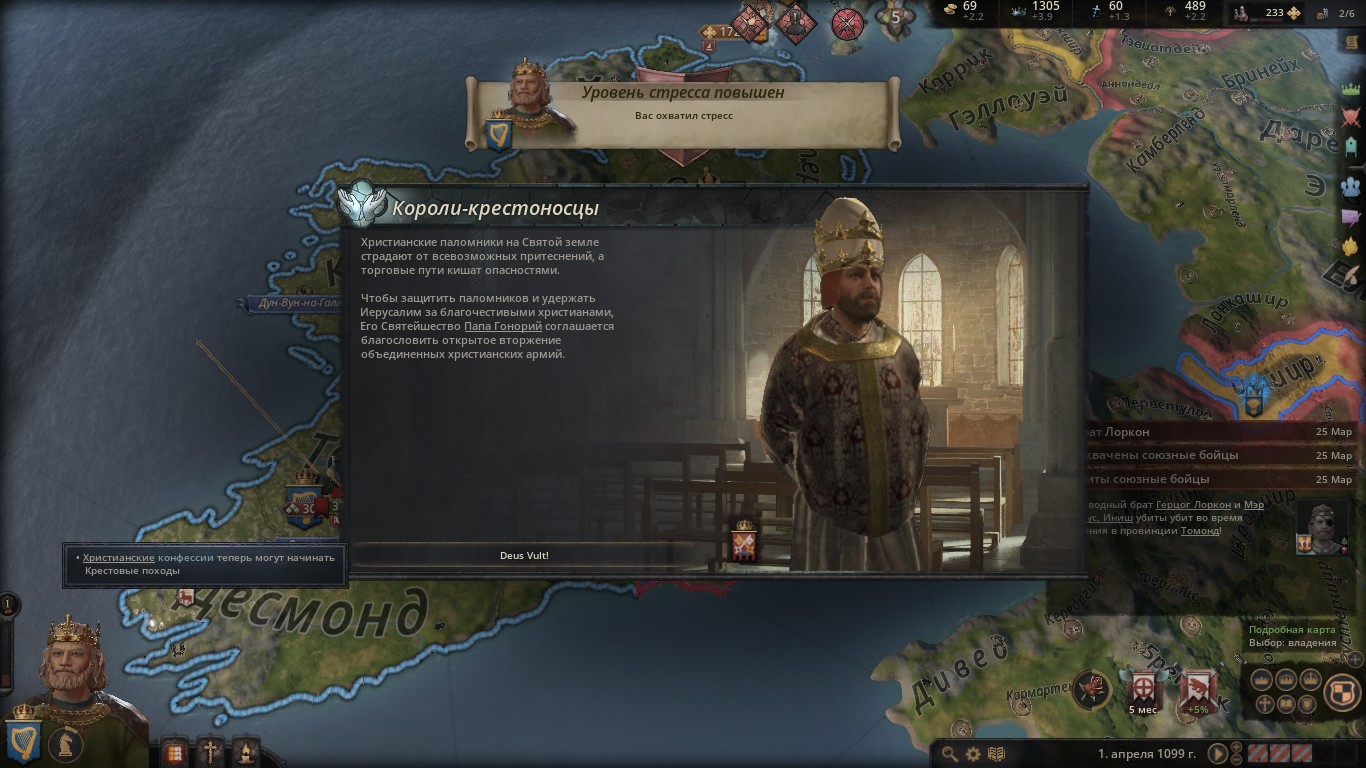Increase game speed with plus button
The width and height of the screenshot is (1366, 768).
[x=1237, y=747]
